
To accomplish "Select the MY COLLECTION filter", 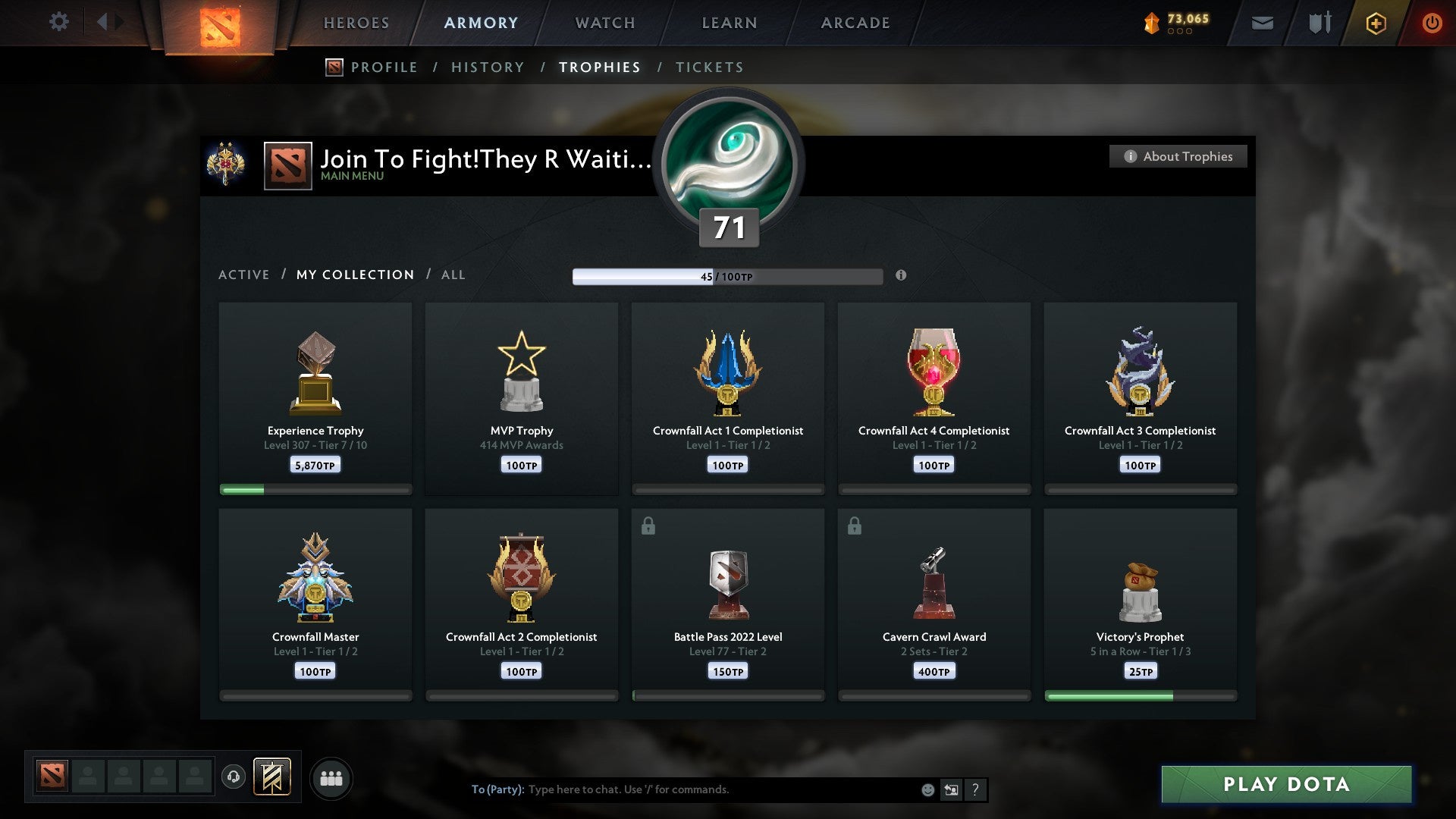I will (354, 275).
